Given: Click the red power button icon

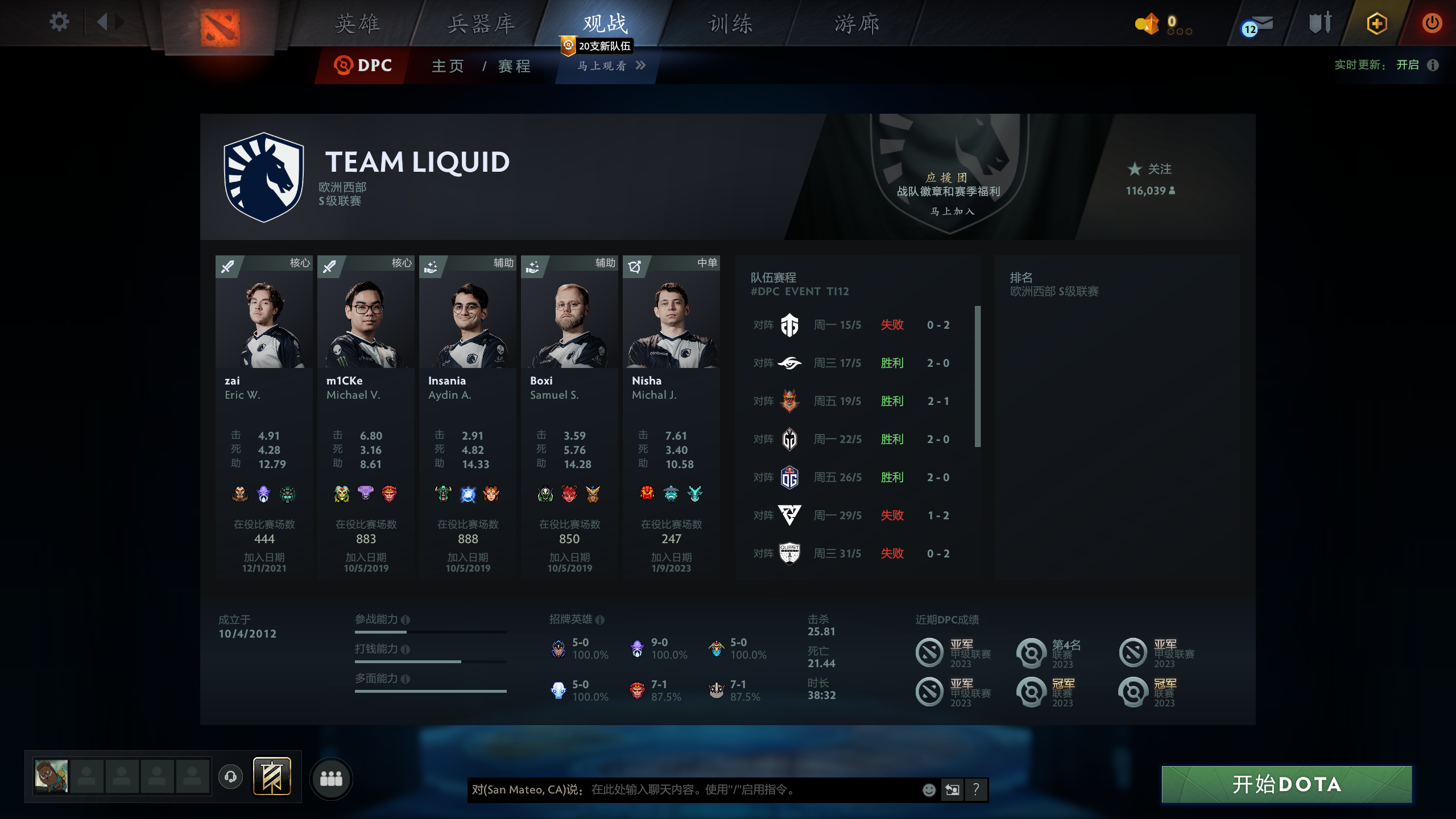Looking at the screenshot, I should [x=1432, y=23].
